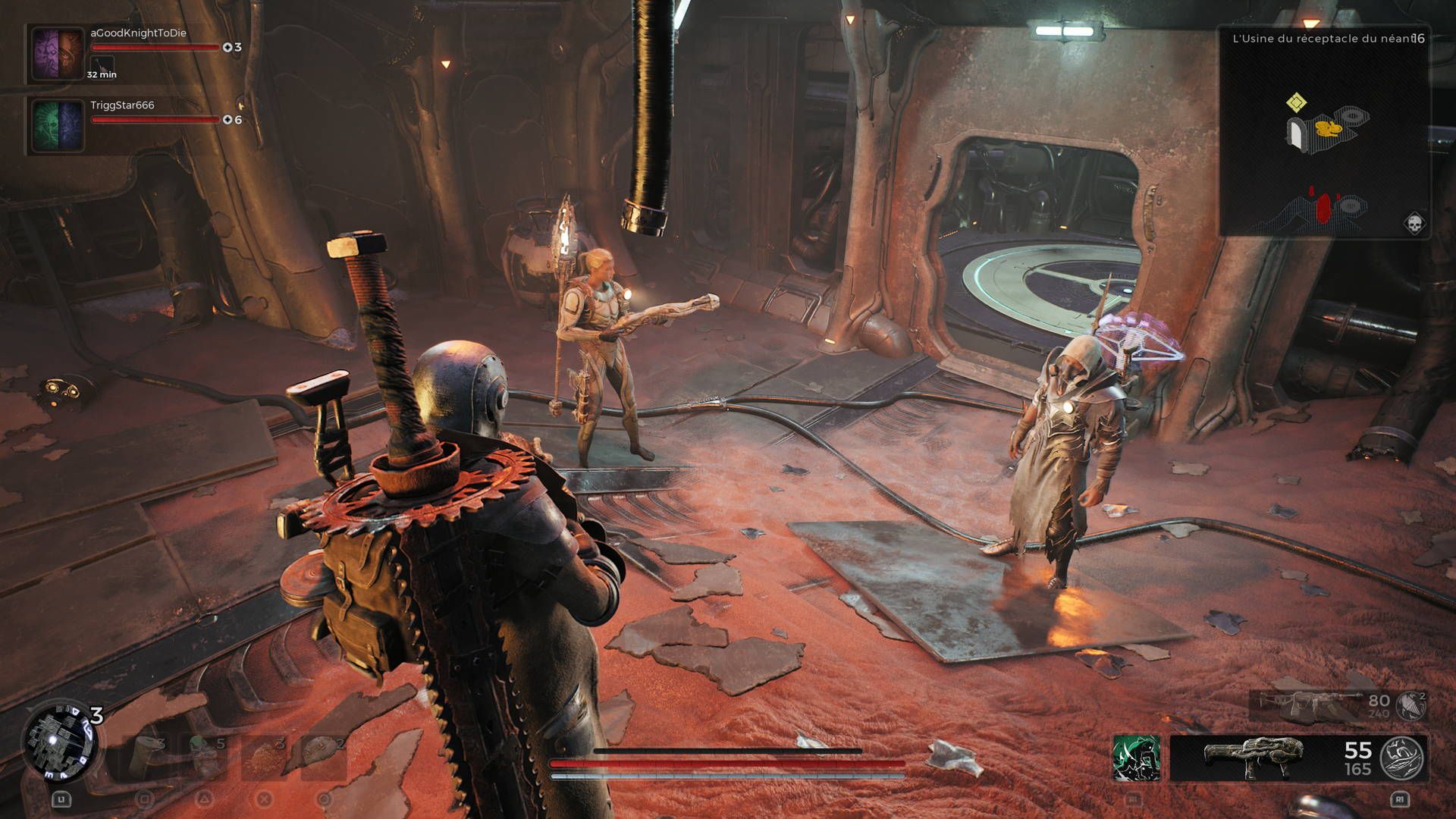This screenshot has width=1456, height=819.
Task: Select aGoodKnightToDie's party portrait
Action: point(58,54)
